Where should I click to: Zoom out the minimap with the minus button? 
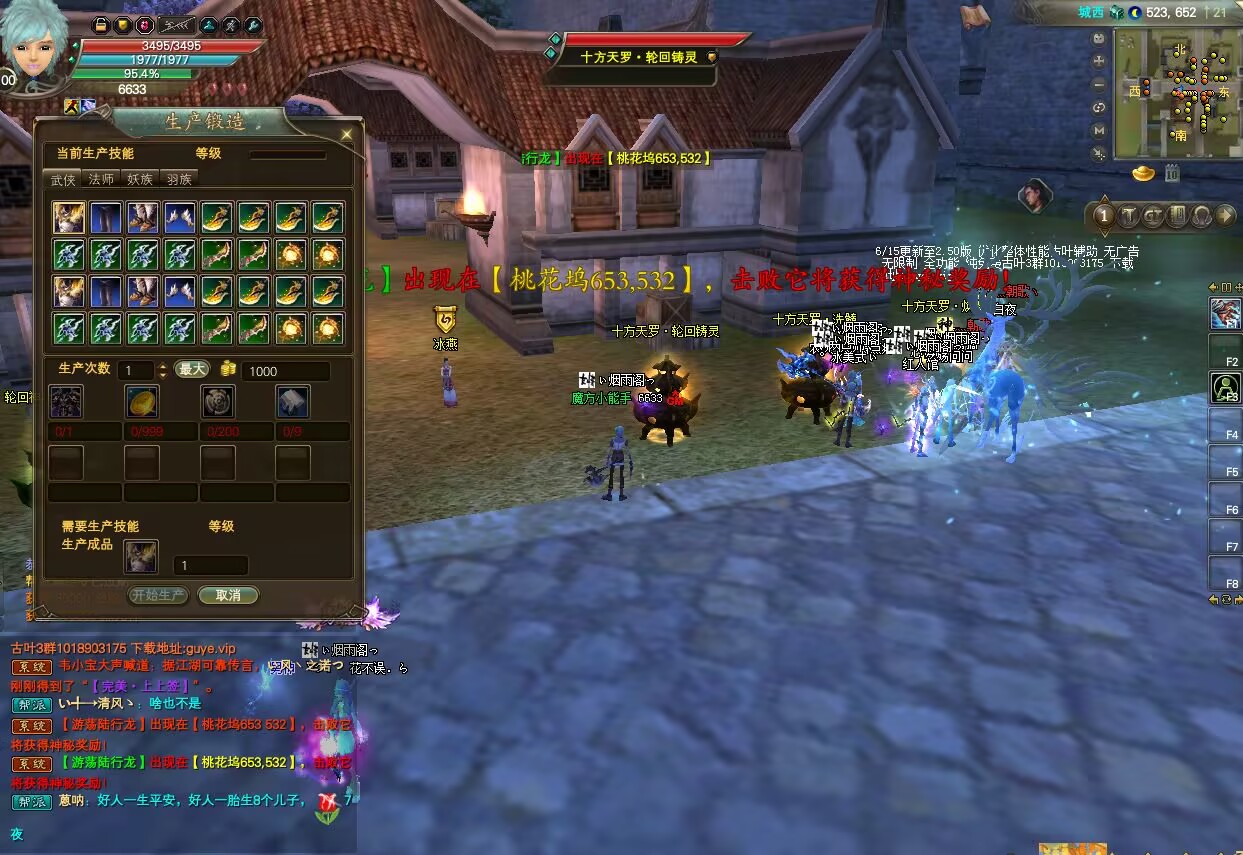tap(1099, 85)
